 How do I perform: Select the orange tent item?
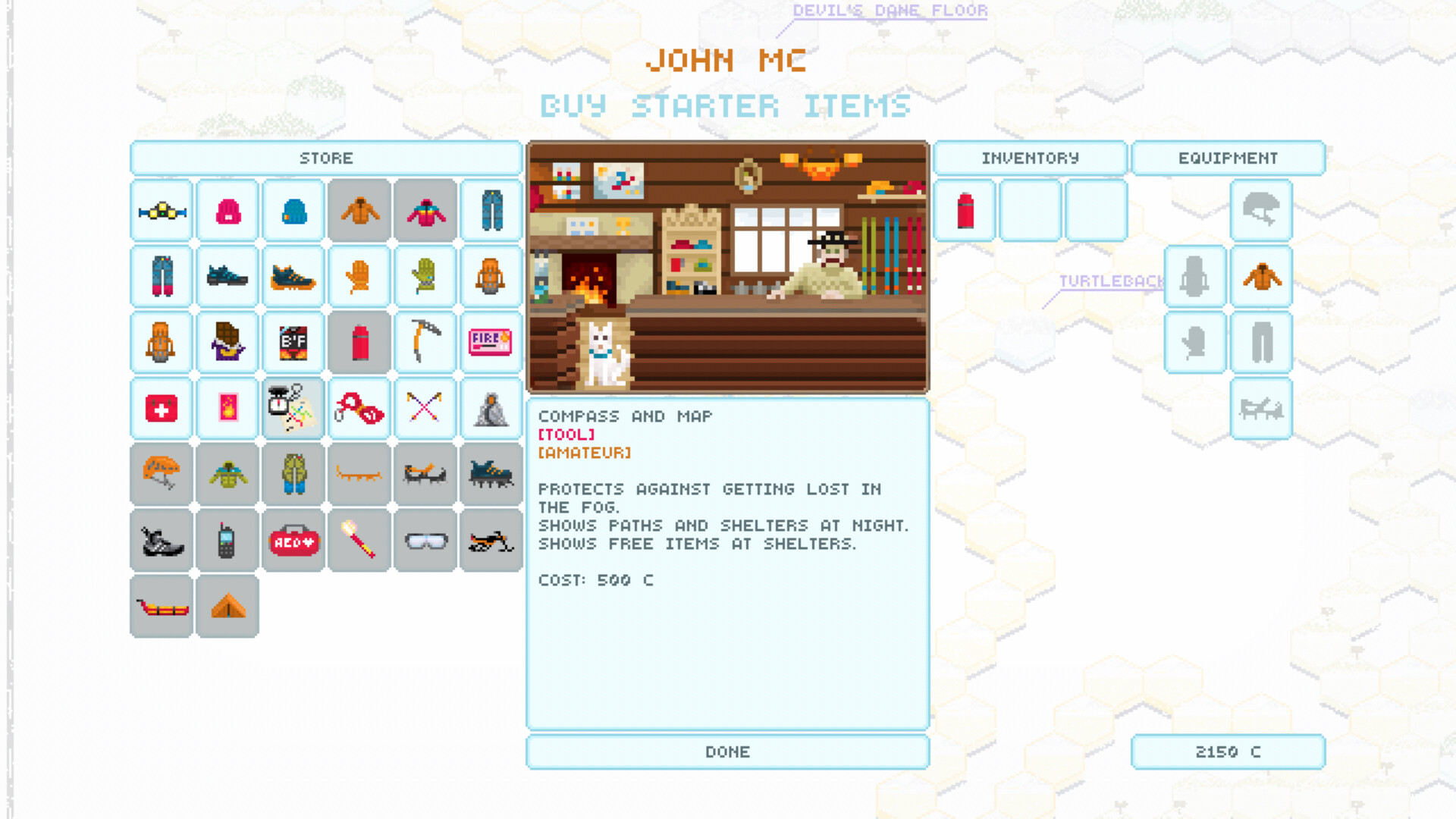(227, 605)
